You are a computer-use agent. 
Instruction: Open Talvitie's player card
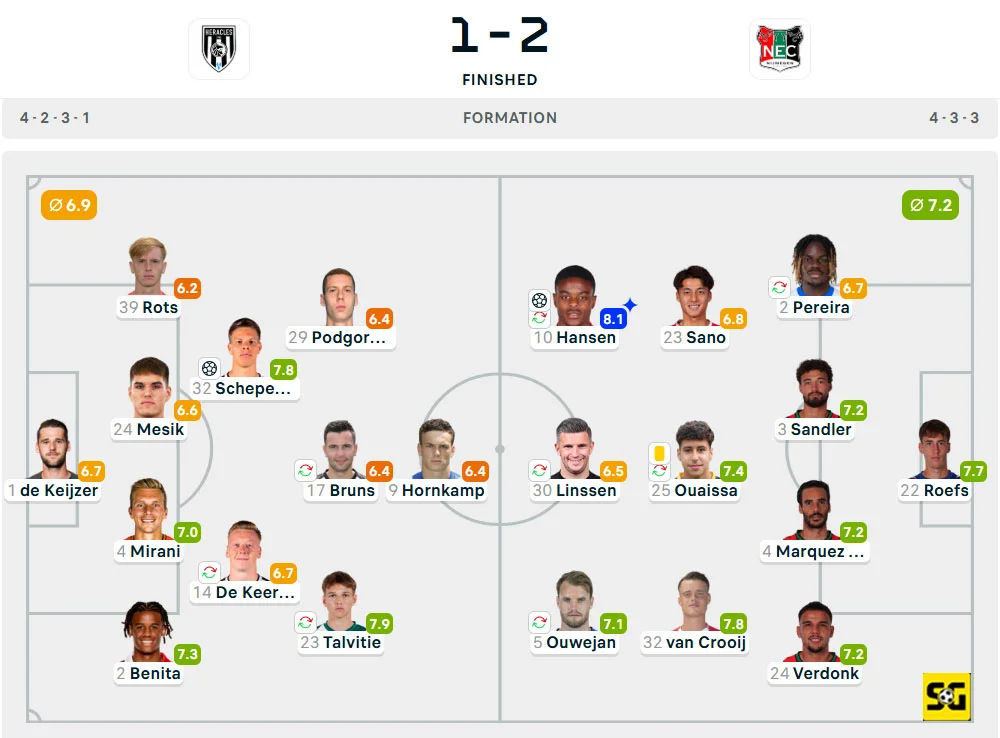pyautogui.click(x=341, y=602)
